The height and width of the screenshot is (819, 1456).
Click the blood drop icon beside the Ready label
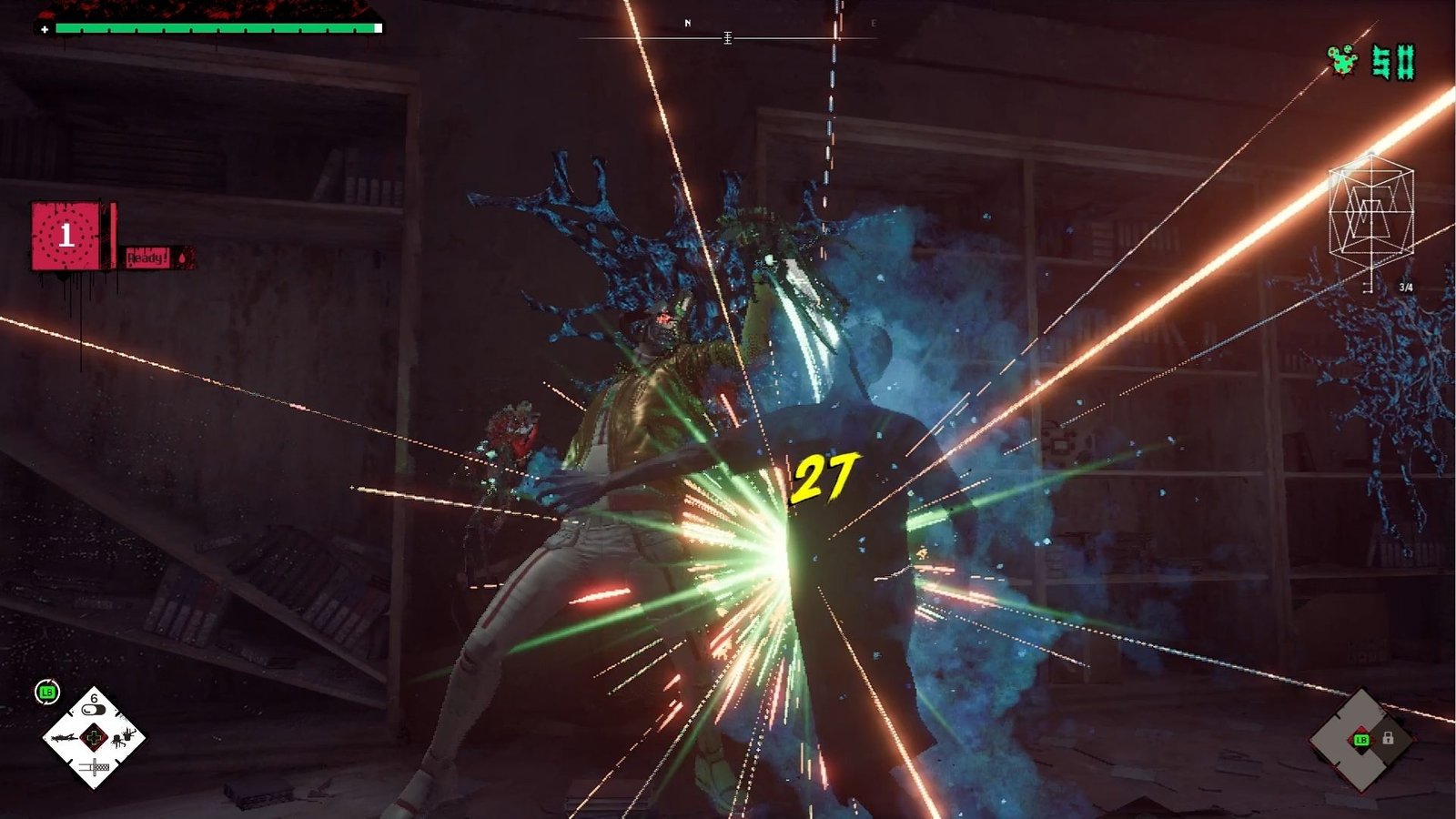click(x=182, y=258)
